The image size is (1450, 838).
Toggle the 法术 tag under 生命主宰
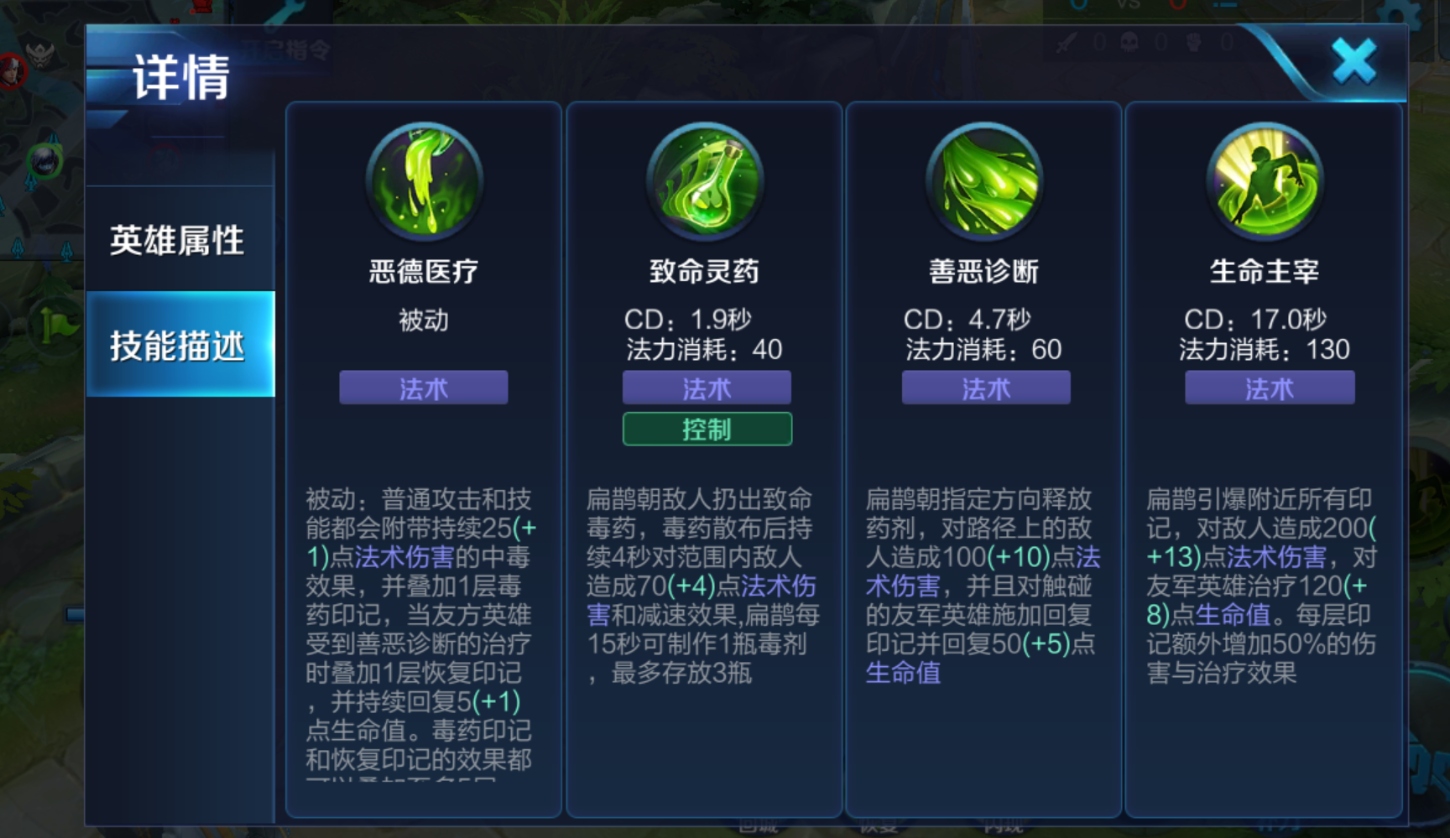[x=1269, y=388]
